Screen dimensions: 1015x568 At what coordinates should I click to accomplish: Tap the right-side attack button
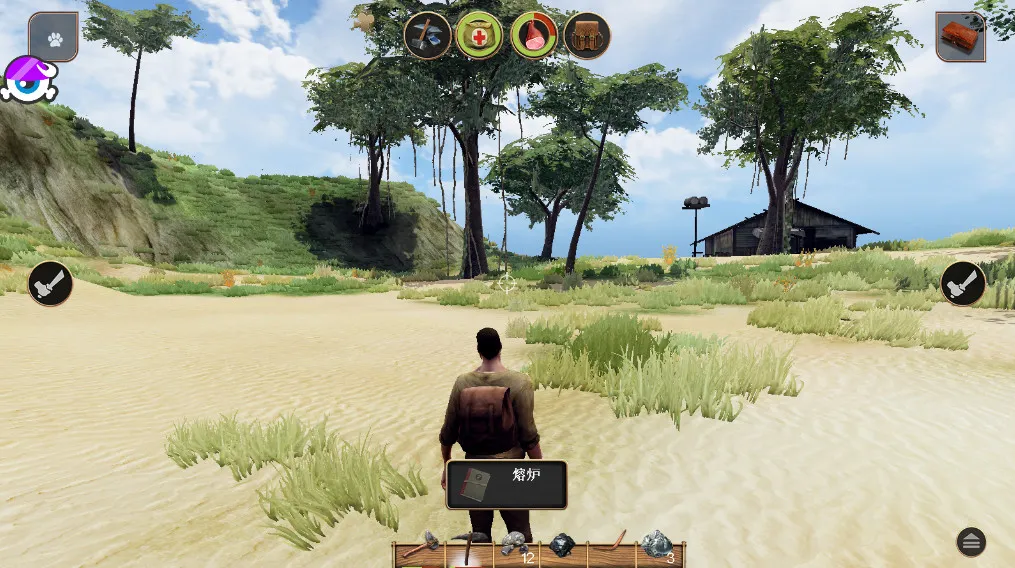tap(964, 283)
